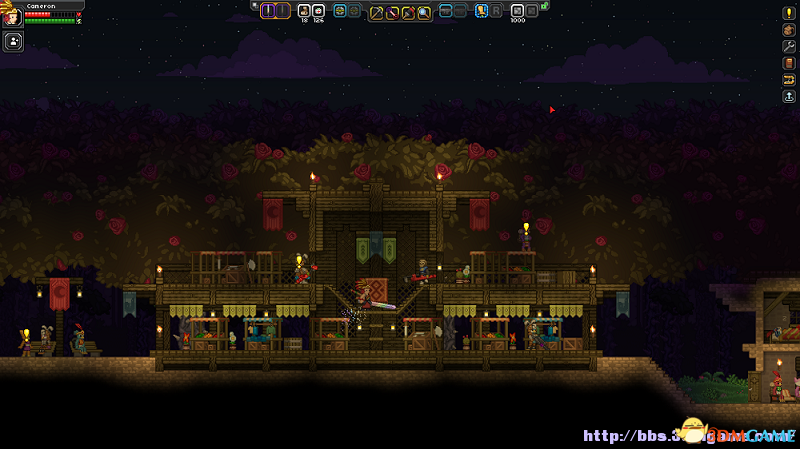Click the beam up teleport icon

[787, 96]
